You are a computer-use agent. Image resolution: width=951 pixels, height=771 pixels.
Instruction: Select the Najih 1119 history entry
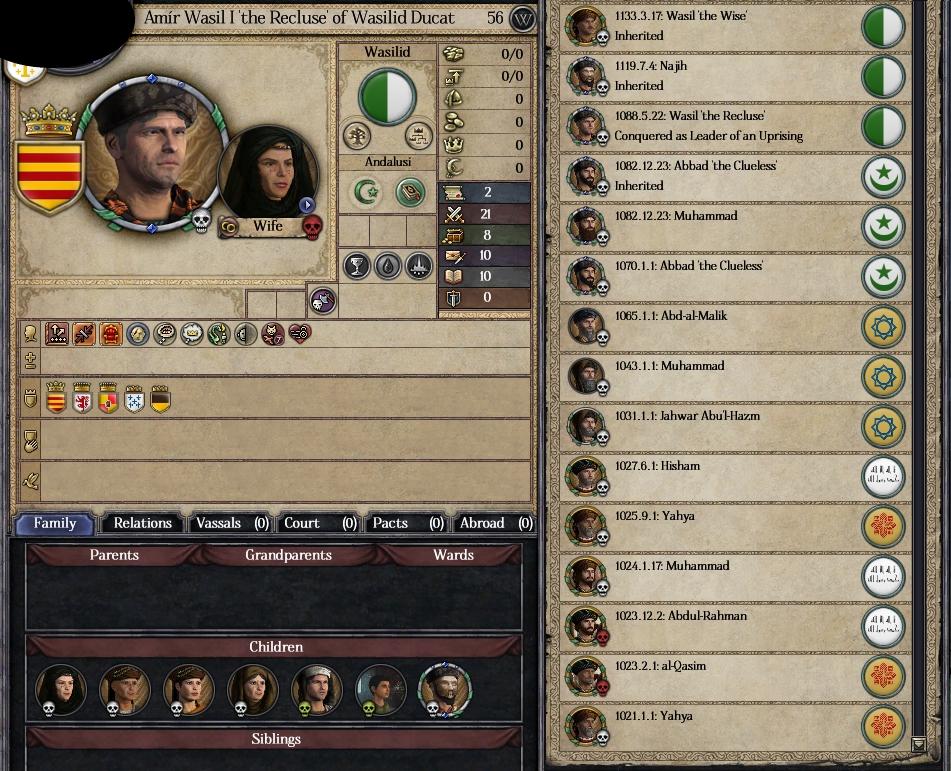[710, 76]
